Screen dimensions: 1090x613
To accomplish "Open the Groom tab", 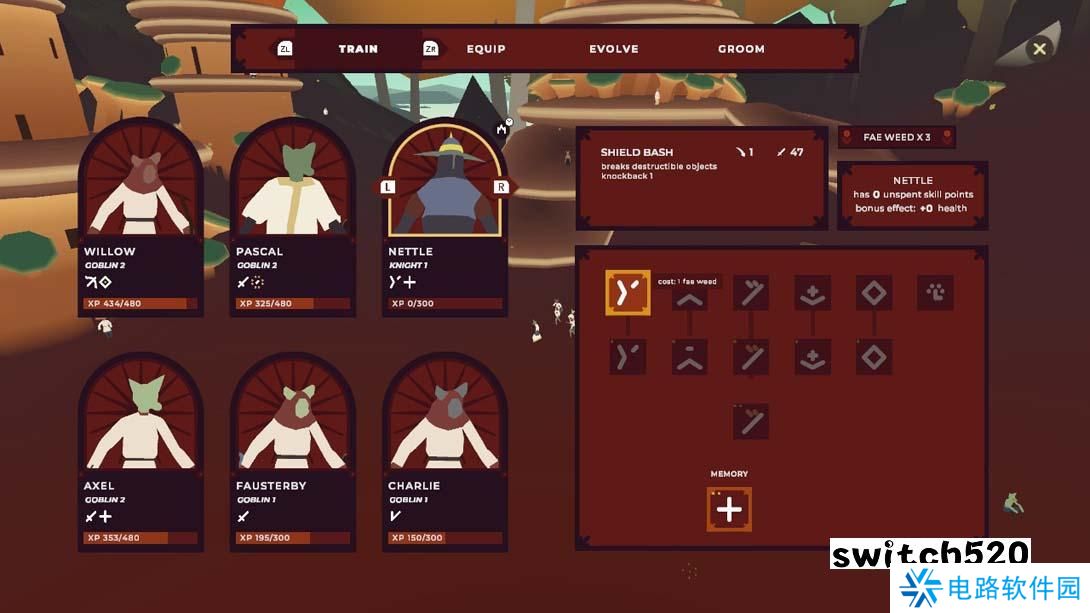I will [741, 49].
